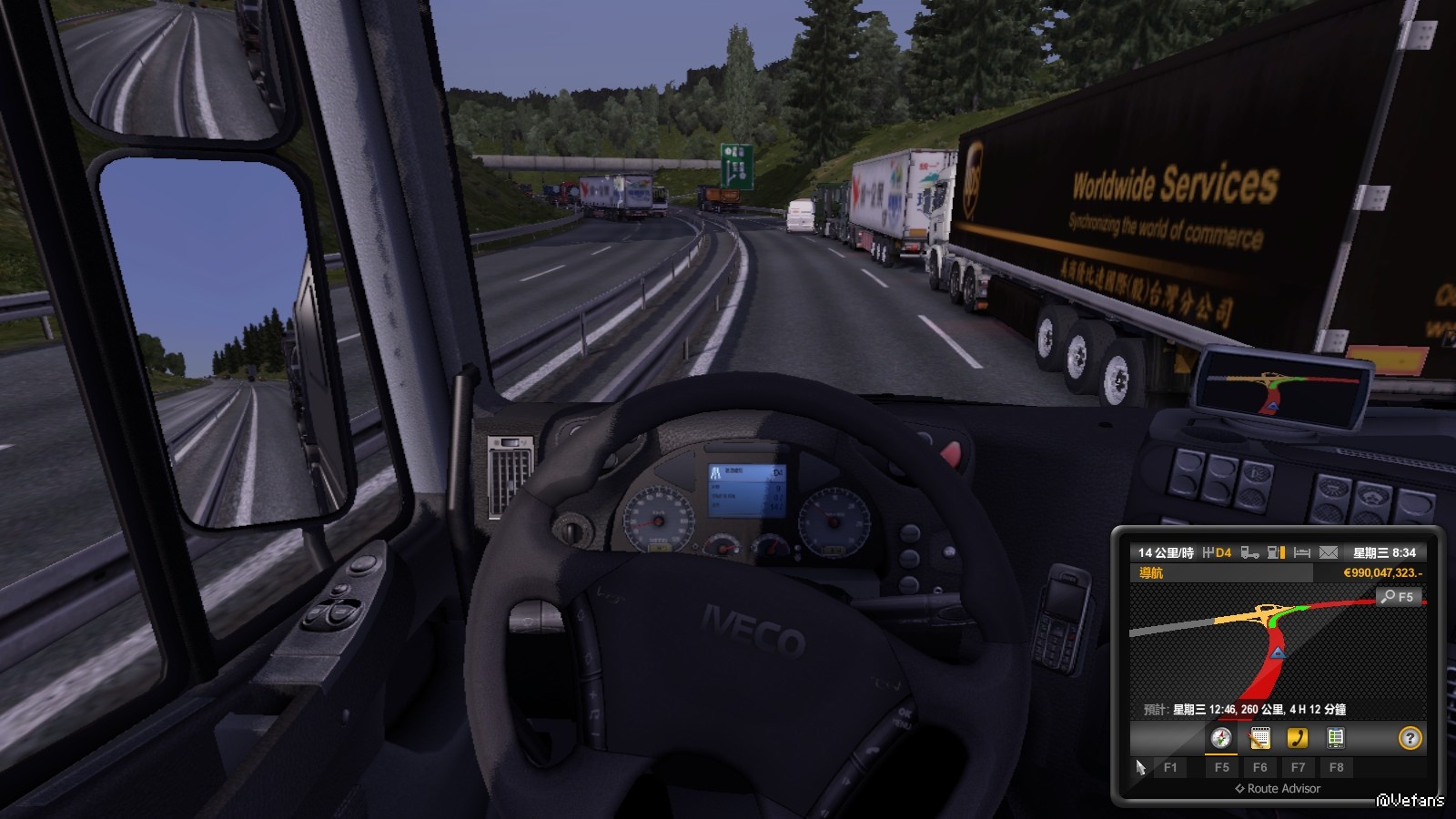Switch to the job info notepad tab
Viewport: 1456px width, 819px height.
[x=1259, y=738]
